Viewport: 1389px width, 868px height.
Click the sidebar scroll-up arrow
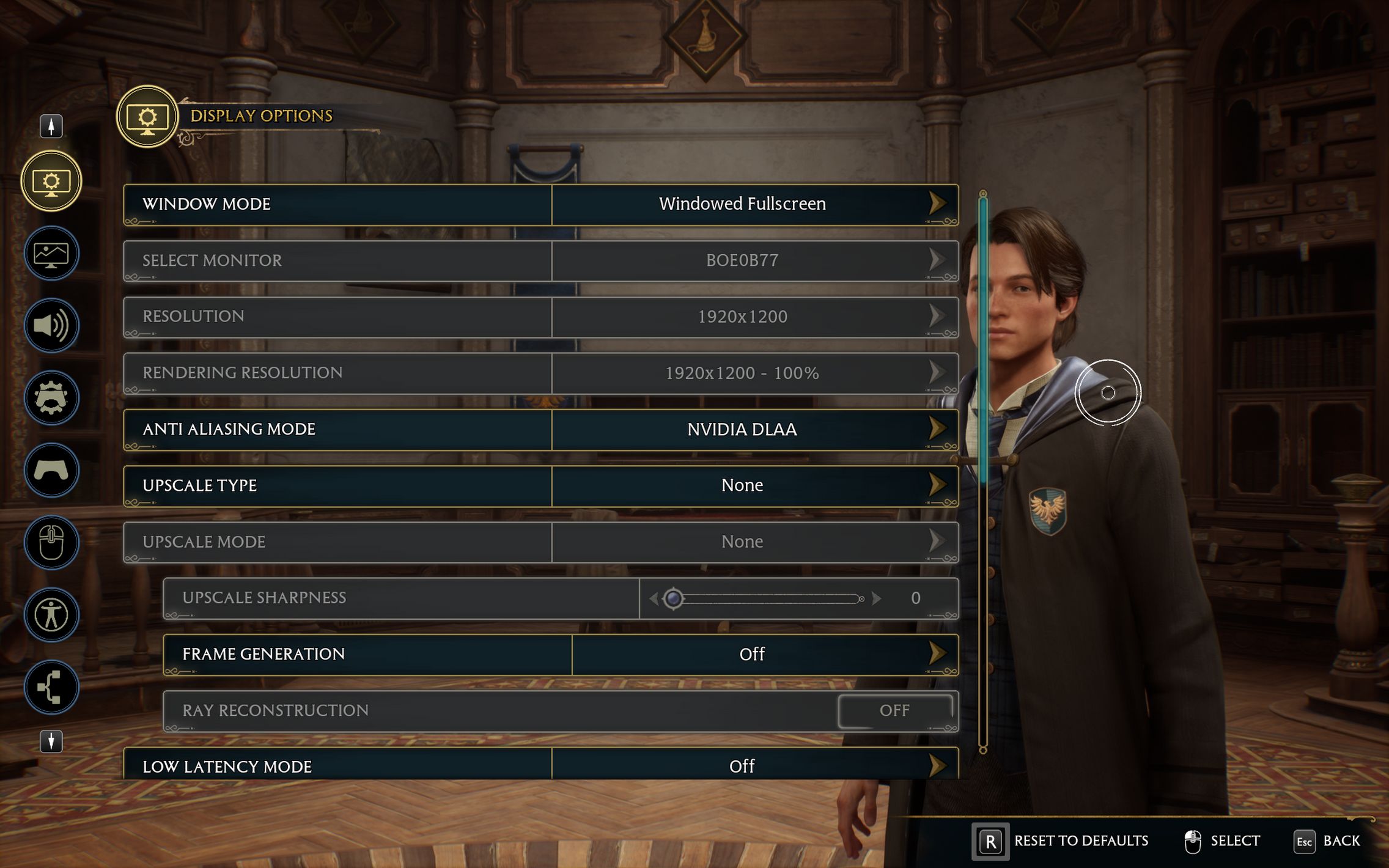click(x=51, y=126)
